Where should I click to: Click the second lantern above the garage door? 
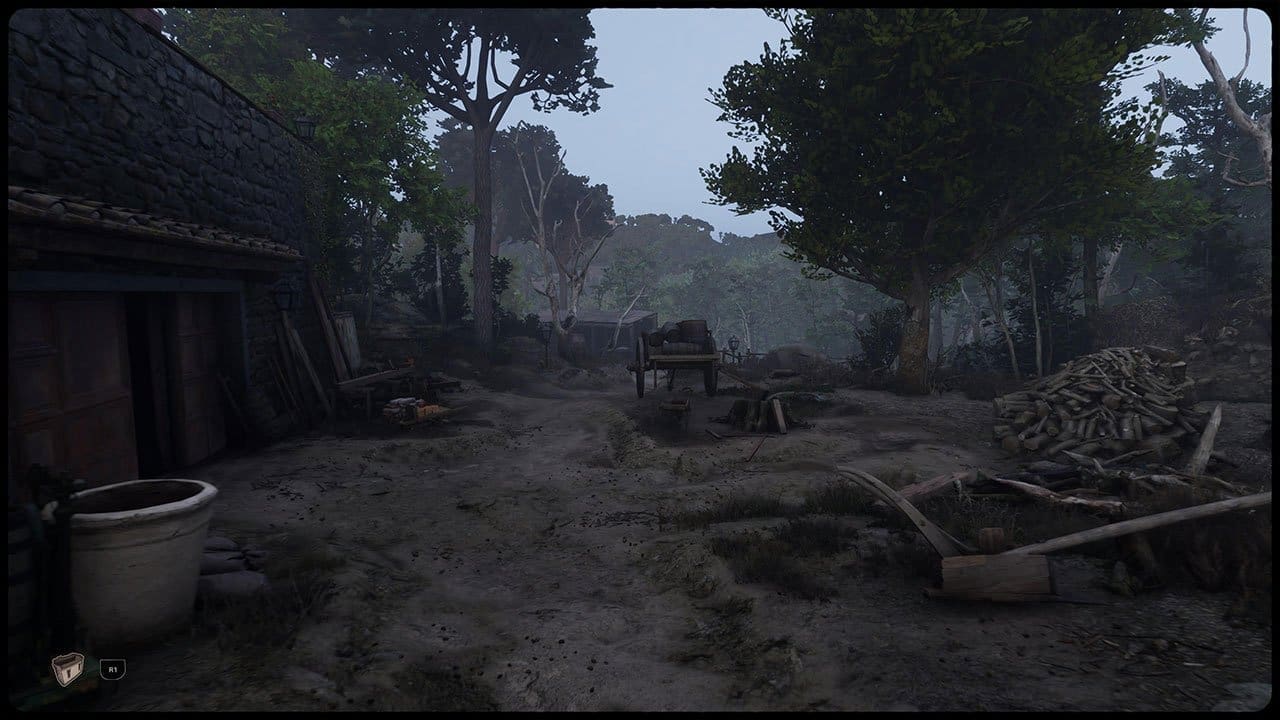point(283,298)
